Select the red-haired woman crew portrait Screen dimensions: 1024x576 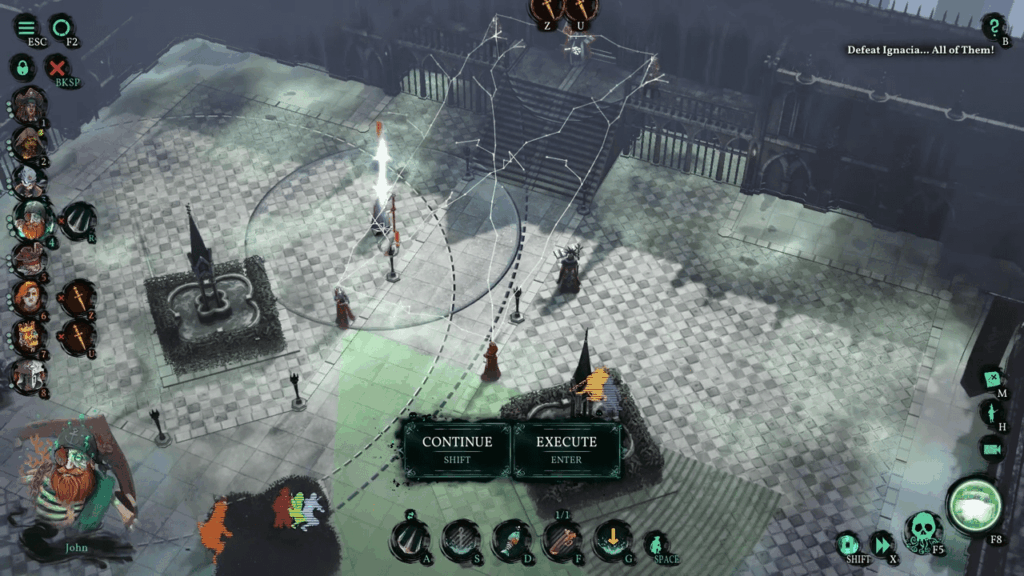(x=28, y=296)
